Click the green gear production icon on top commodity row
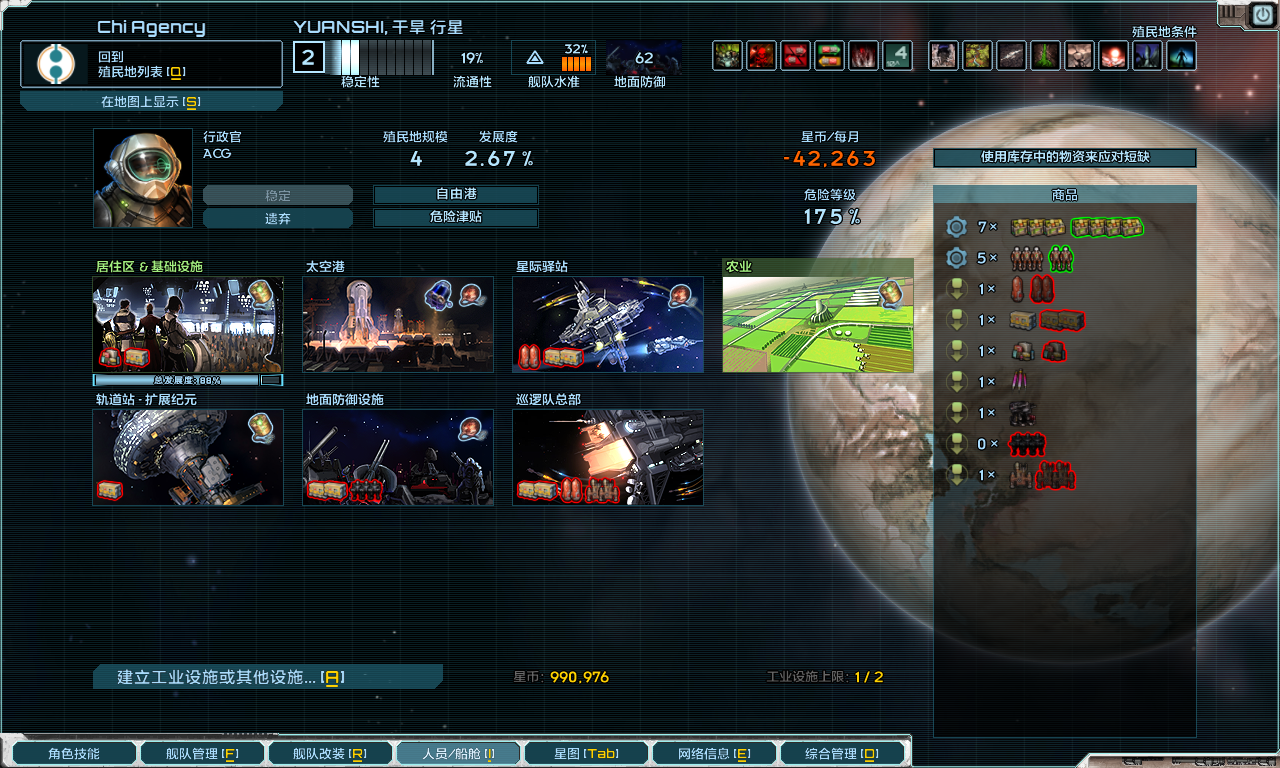The image size is (1280, 768). coord(956,227)
